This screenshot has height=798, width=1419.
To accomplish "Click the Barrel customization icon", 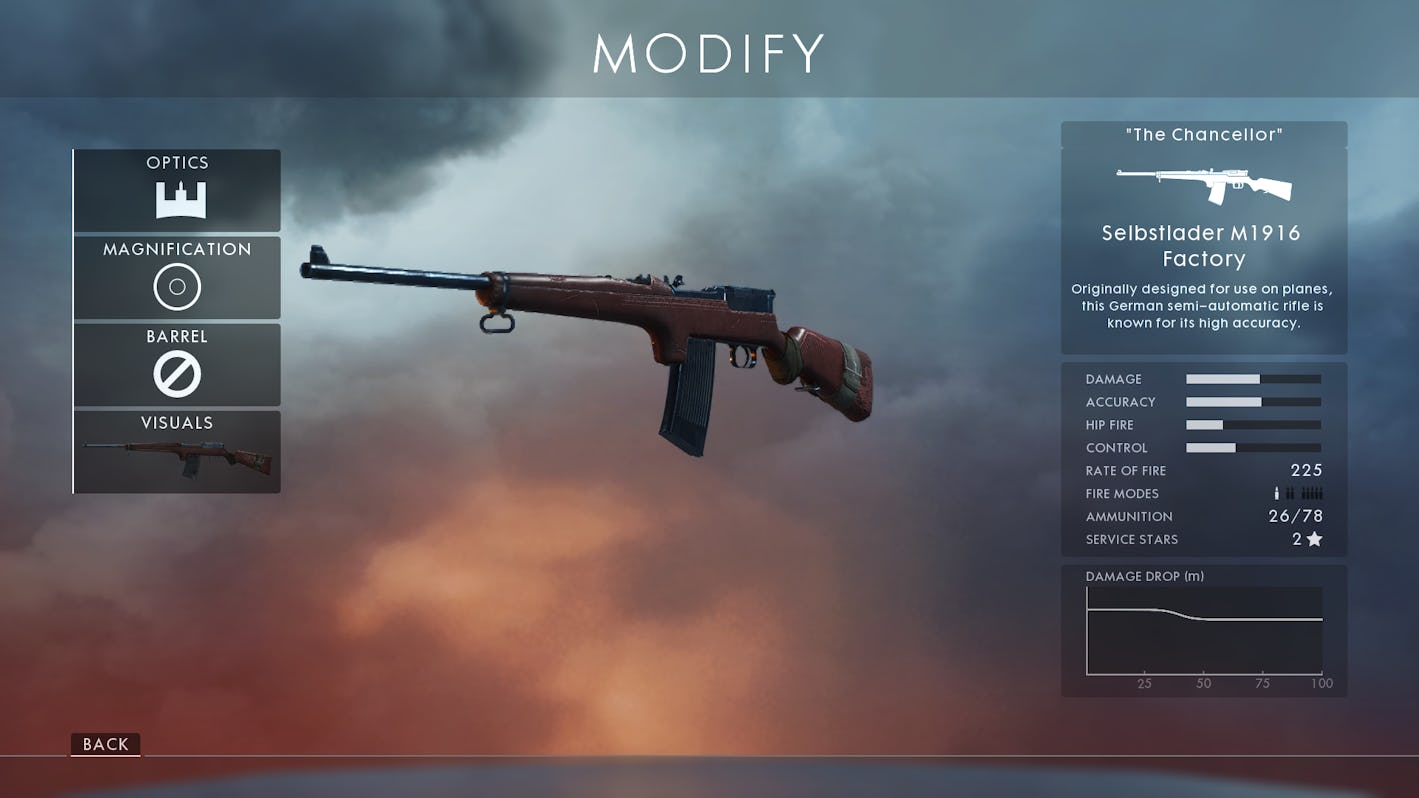I will [176, 373].
